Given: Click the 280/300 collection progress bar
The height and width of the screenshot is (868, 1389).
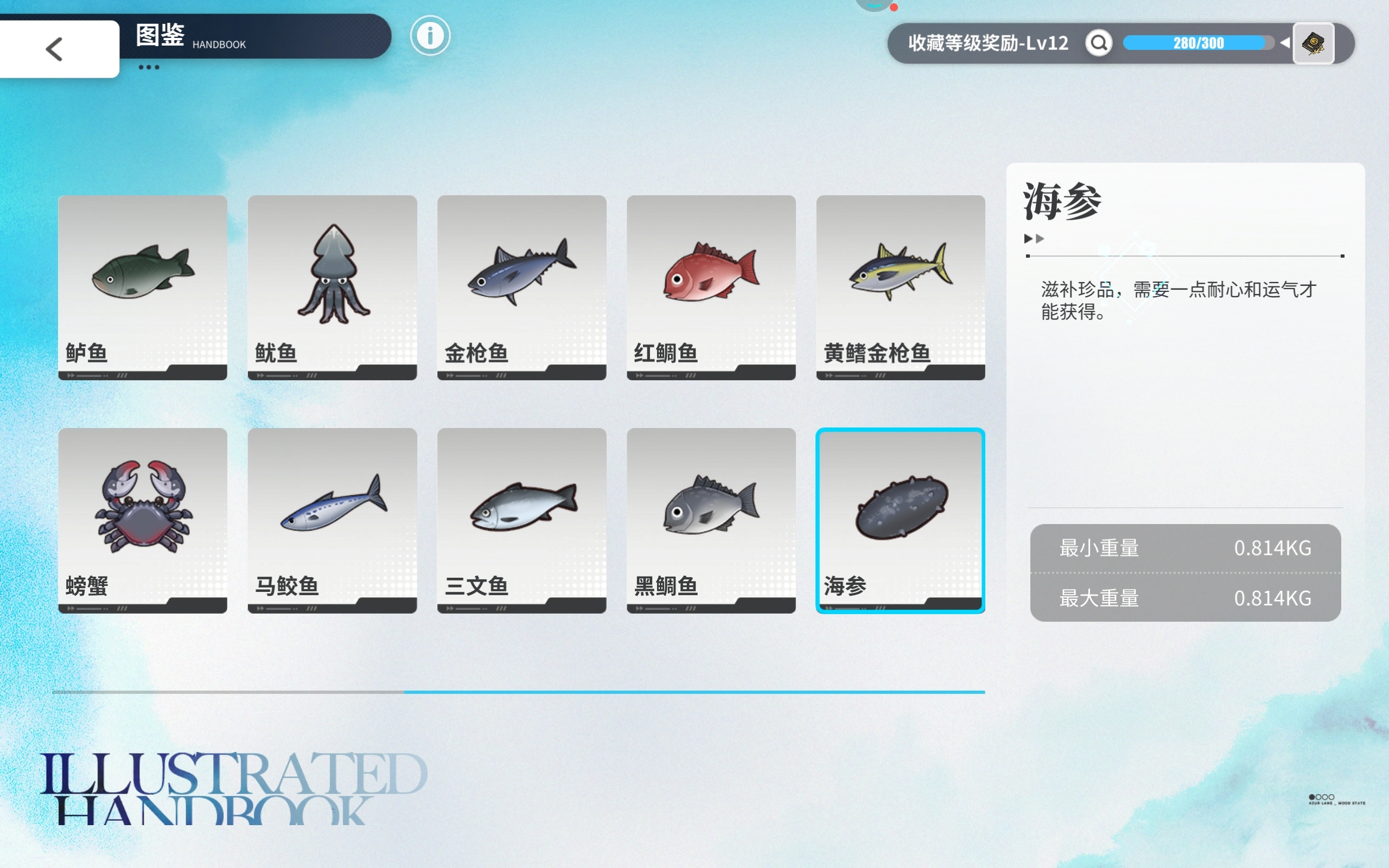Looking at the screenshot, I should click(x=1200, y=42).
